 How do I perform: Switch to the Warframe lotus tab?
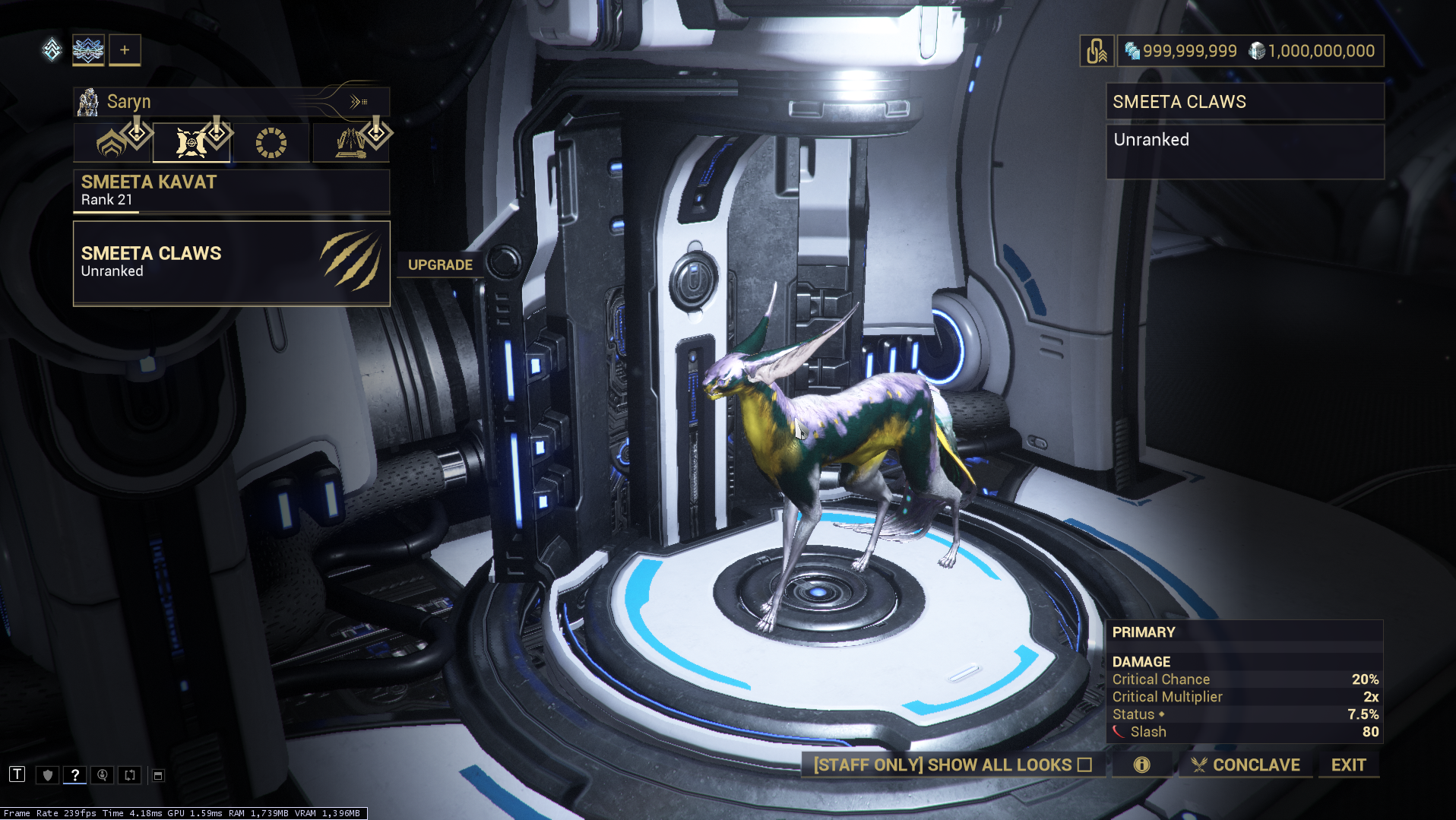112,143
